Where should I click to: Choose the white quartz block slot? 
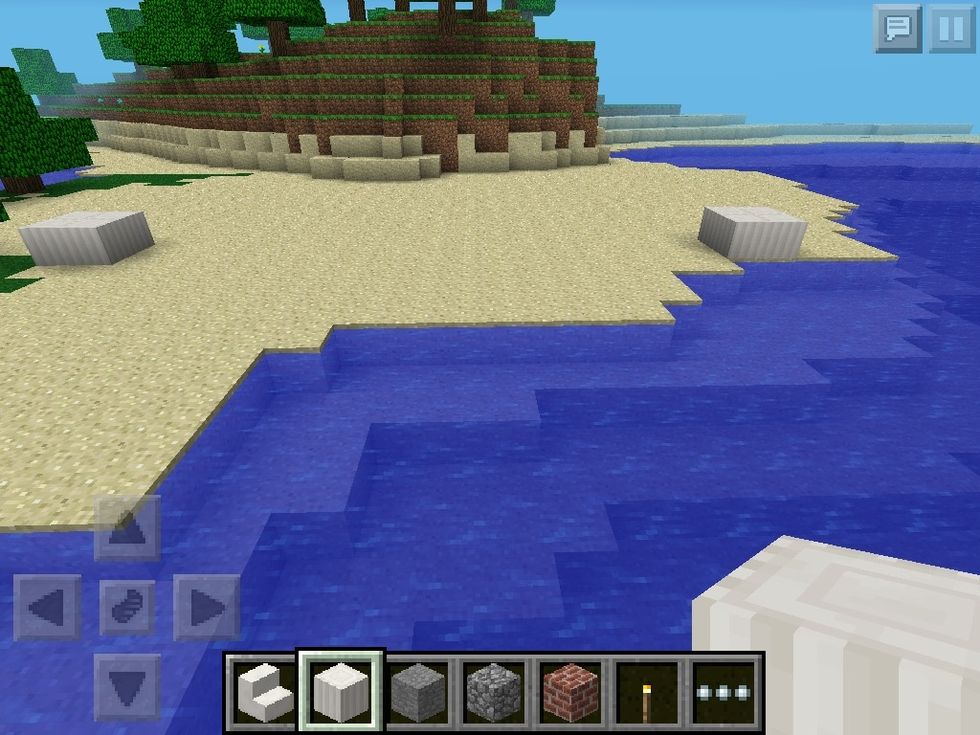point(340,692)
